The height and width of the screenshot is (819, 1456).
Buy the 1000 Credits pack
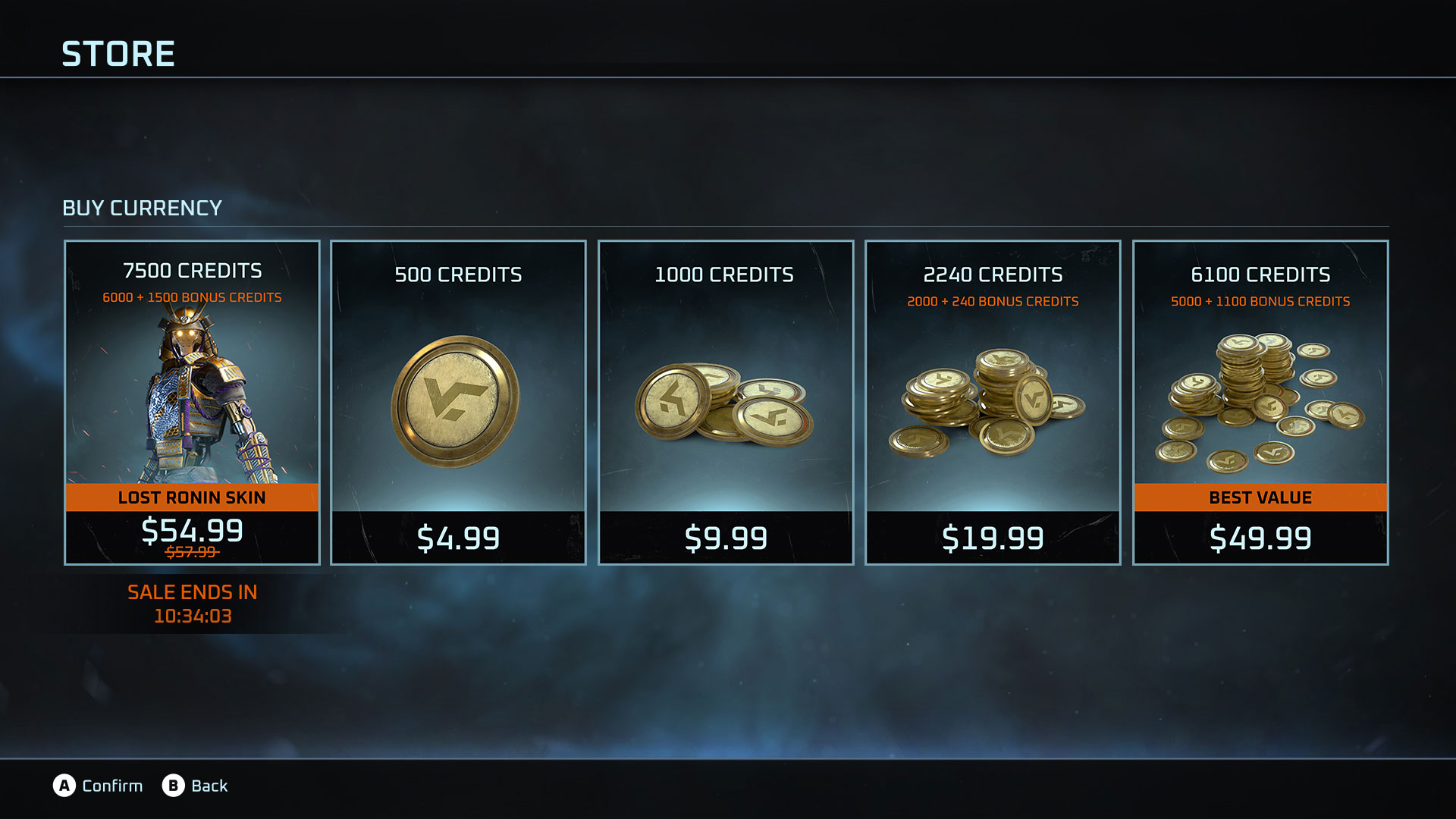point(725,402)
